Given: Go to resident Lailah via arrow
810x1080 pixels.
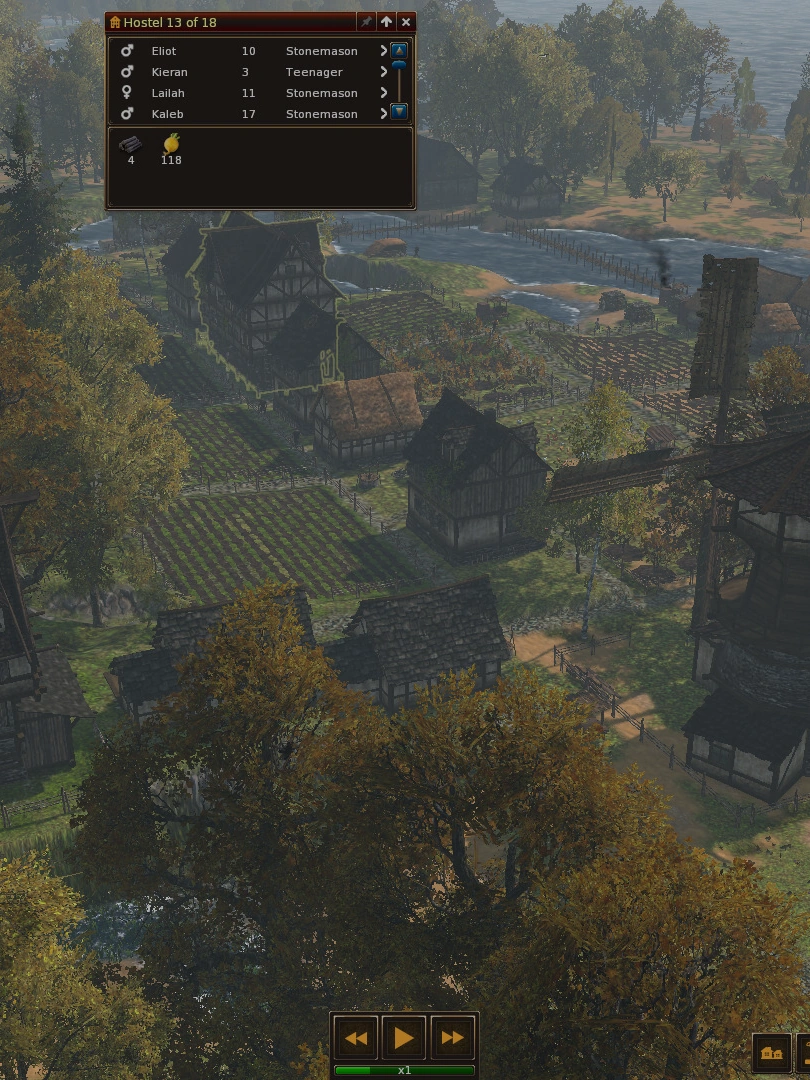Looking at the screenshot, I should [383, 93].
